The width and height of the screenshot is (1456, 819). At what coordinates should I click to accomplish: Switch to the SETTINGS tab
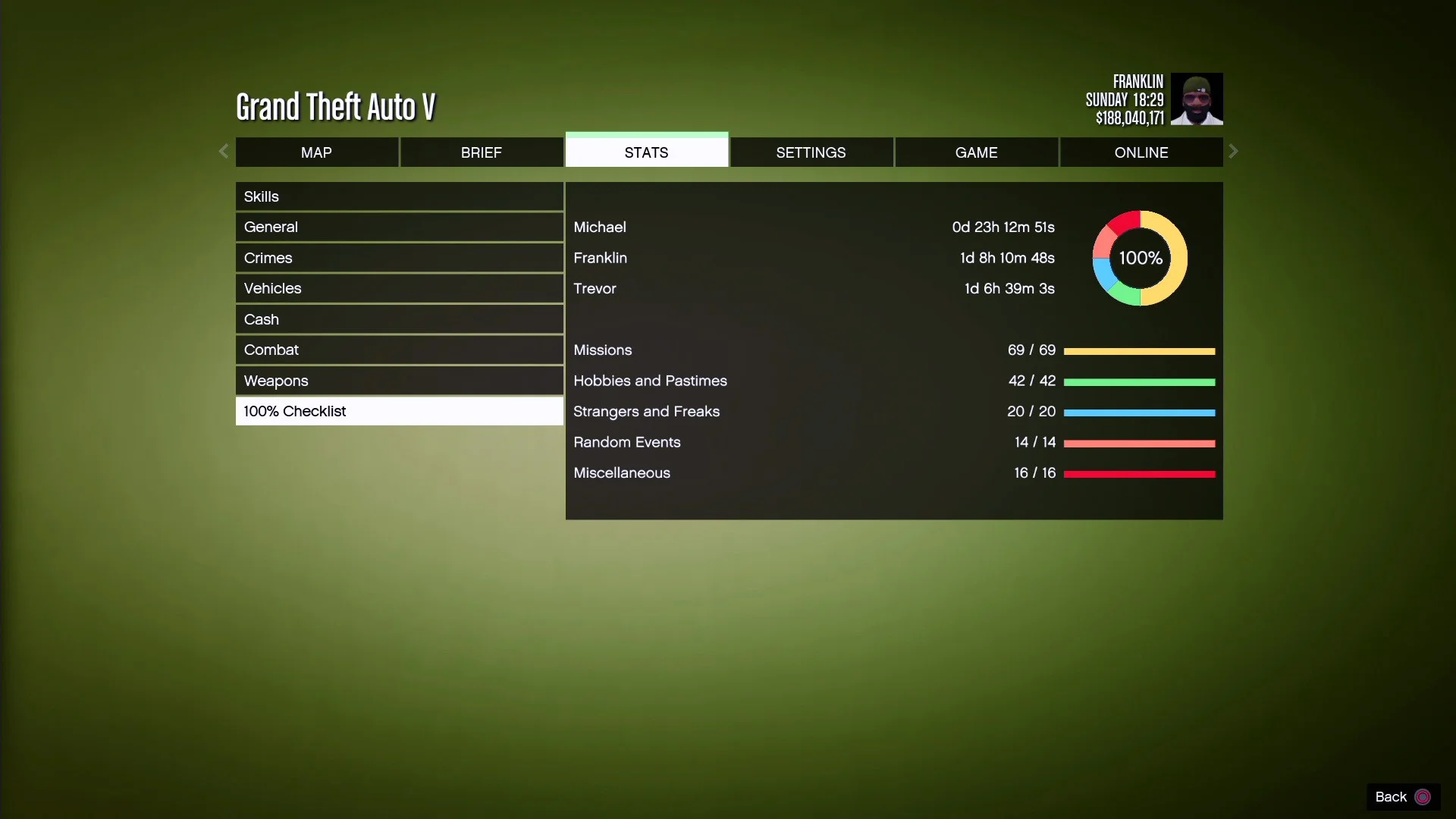point(811,152)
